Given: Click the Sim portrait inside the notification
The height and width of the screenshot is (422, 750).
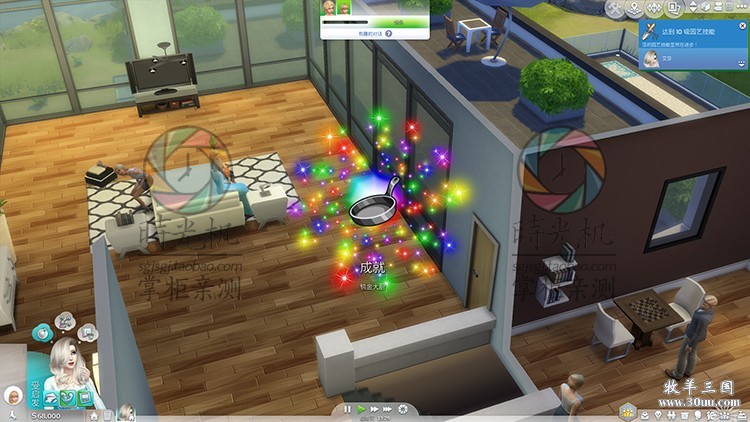Looking at the screenshot, I should pos(651,59).
